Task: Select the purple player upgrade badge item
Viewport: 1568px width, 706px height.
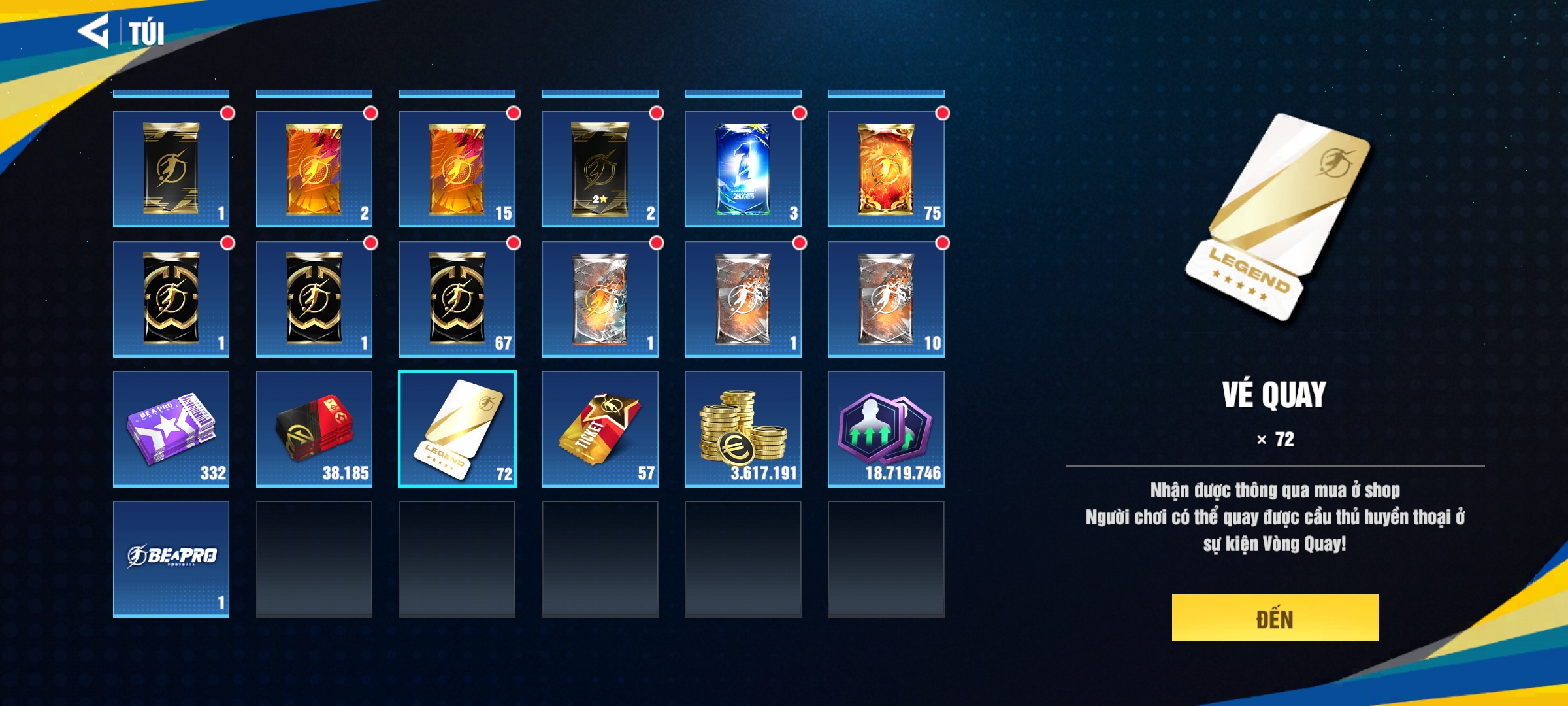Action: [x=886, y=429]
